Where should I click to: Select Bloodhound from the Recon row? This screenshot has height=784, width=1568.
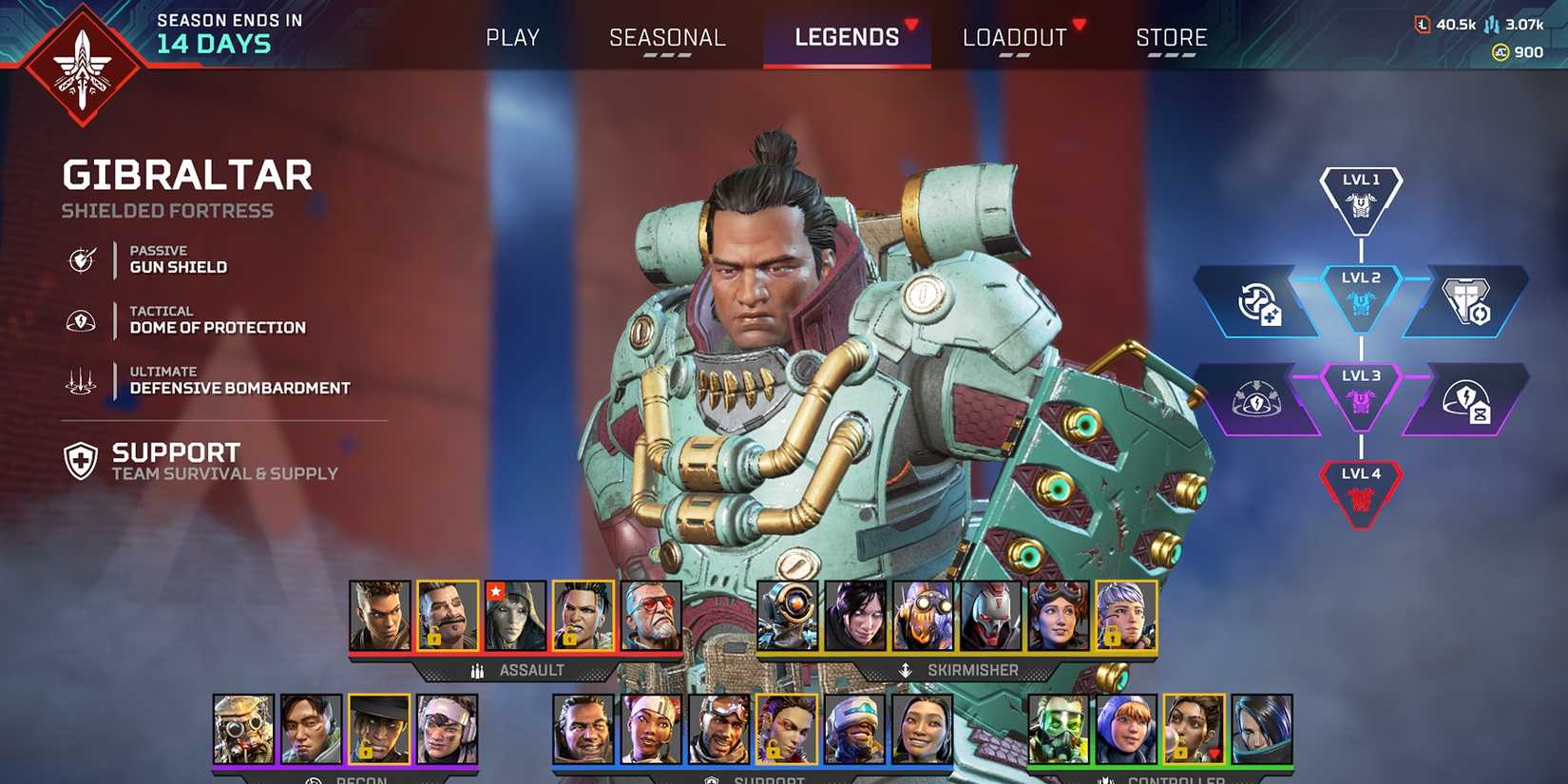(242, 727)
